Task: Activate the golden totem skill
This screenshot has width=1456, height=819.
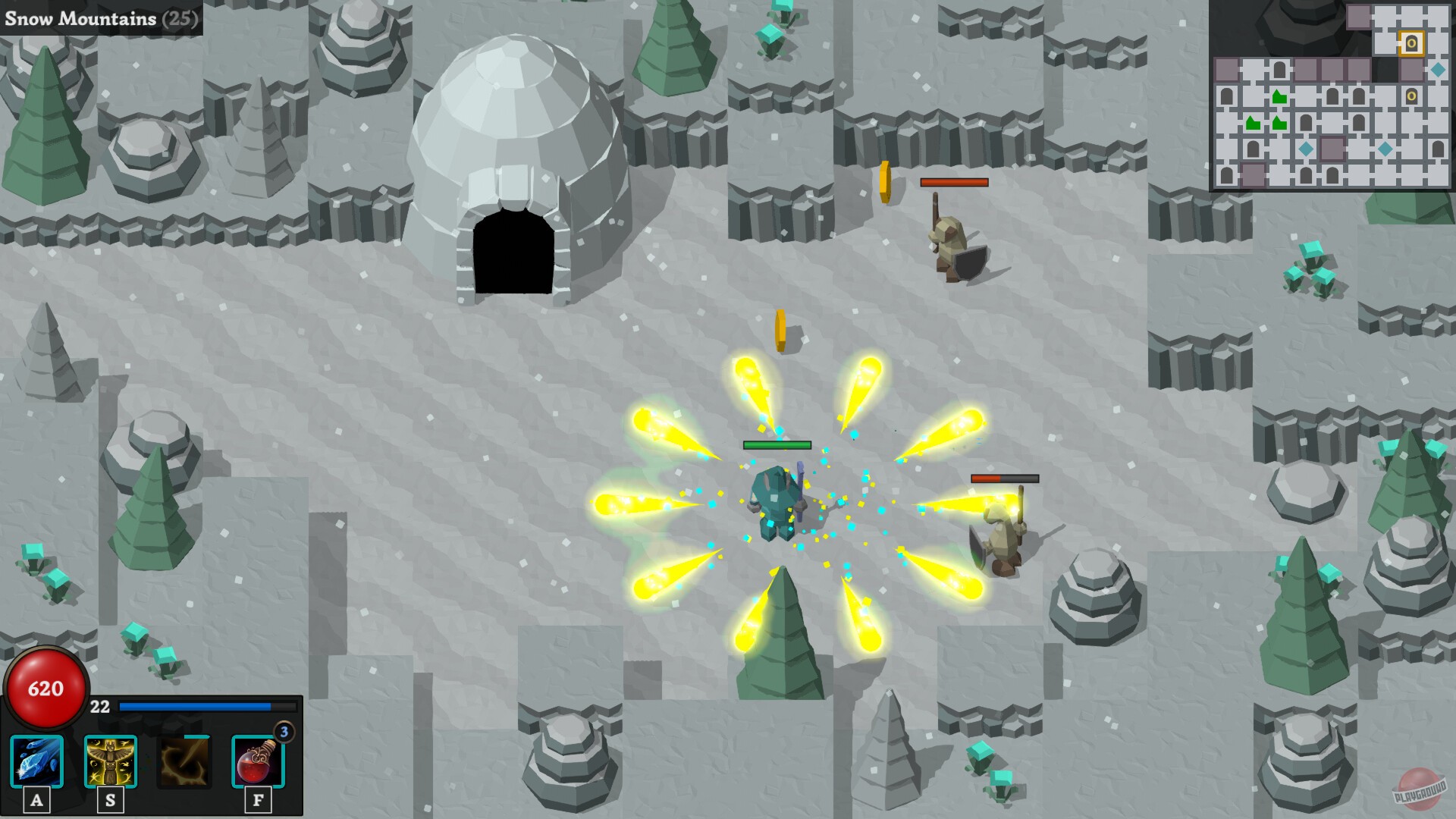Action: [110, 758]
